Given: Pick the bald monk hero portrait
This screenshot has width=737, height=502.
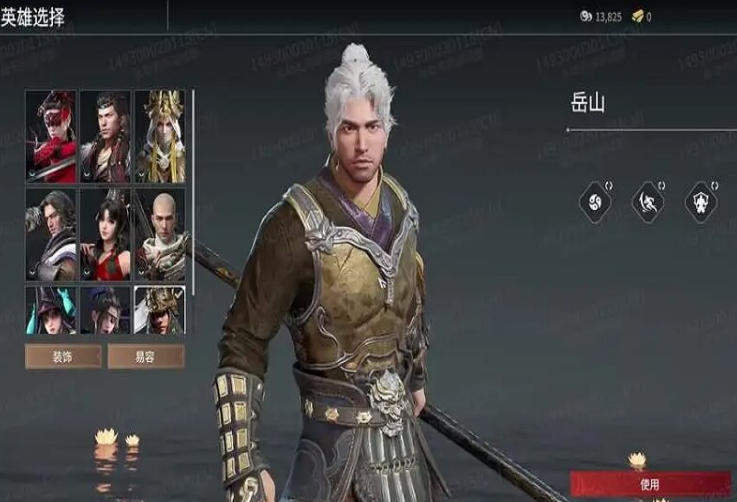Looking at the screenshot, I should (x=160, y=234).
